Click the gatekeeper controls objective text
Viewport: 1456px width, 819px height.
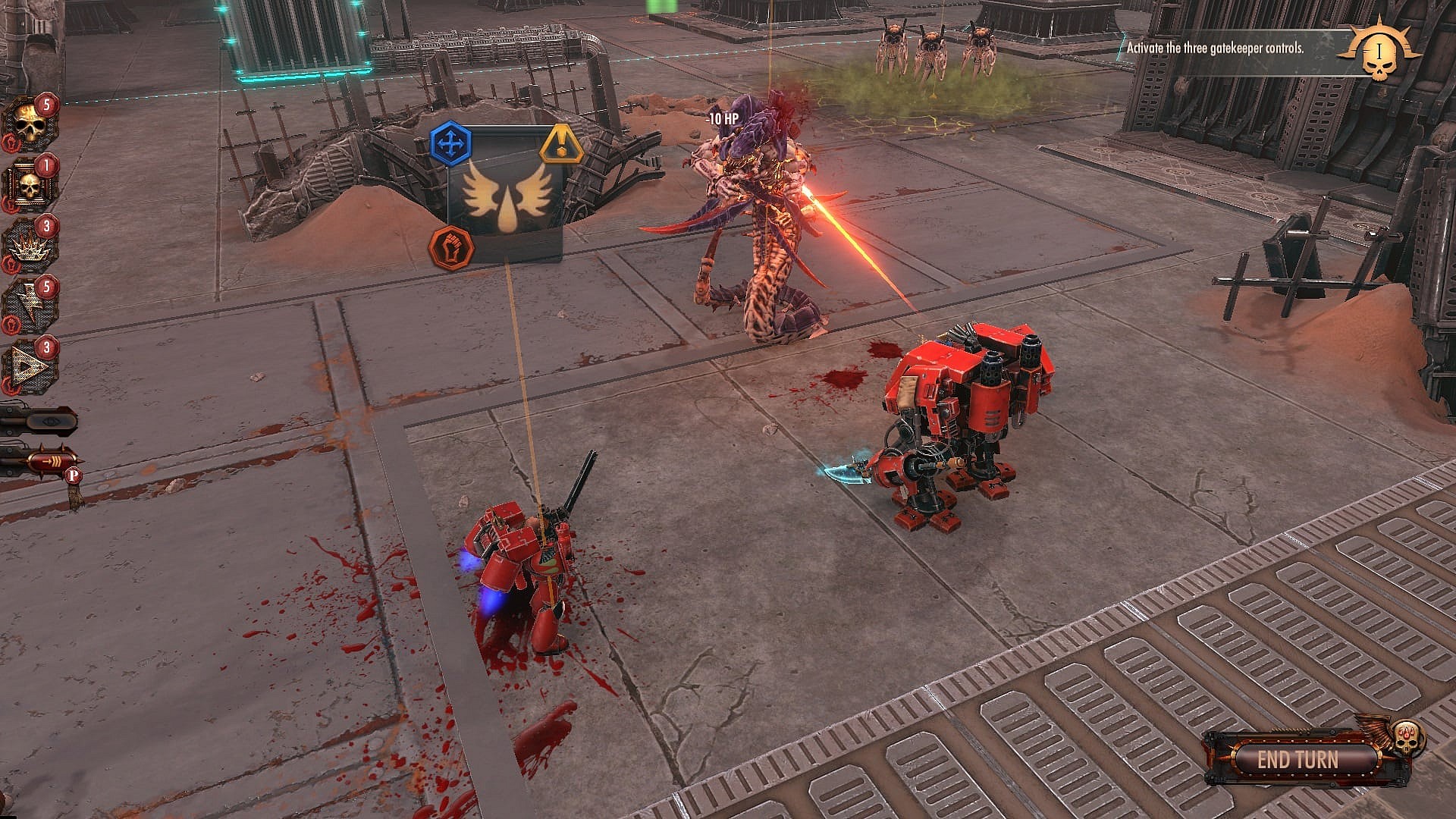pyautogui.click(x=1215, y=48)
